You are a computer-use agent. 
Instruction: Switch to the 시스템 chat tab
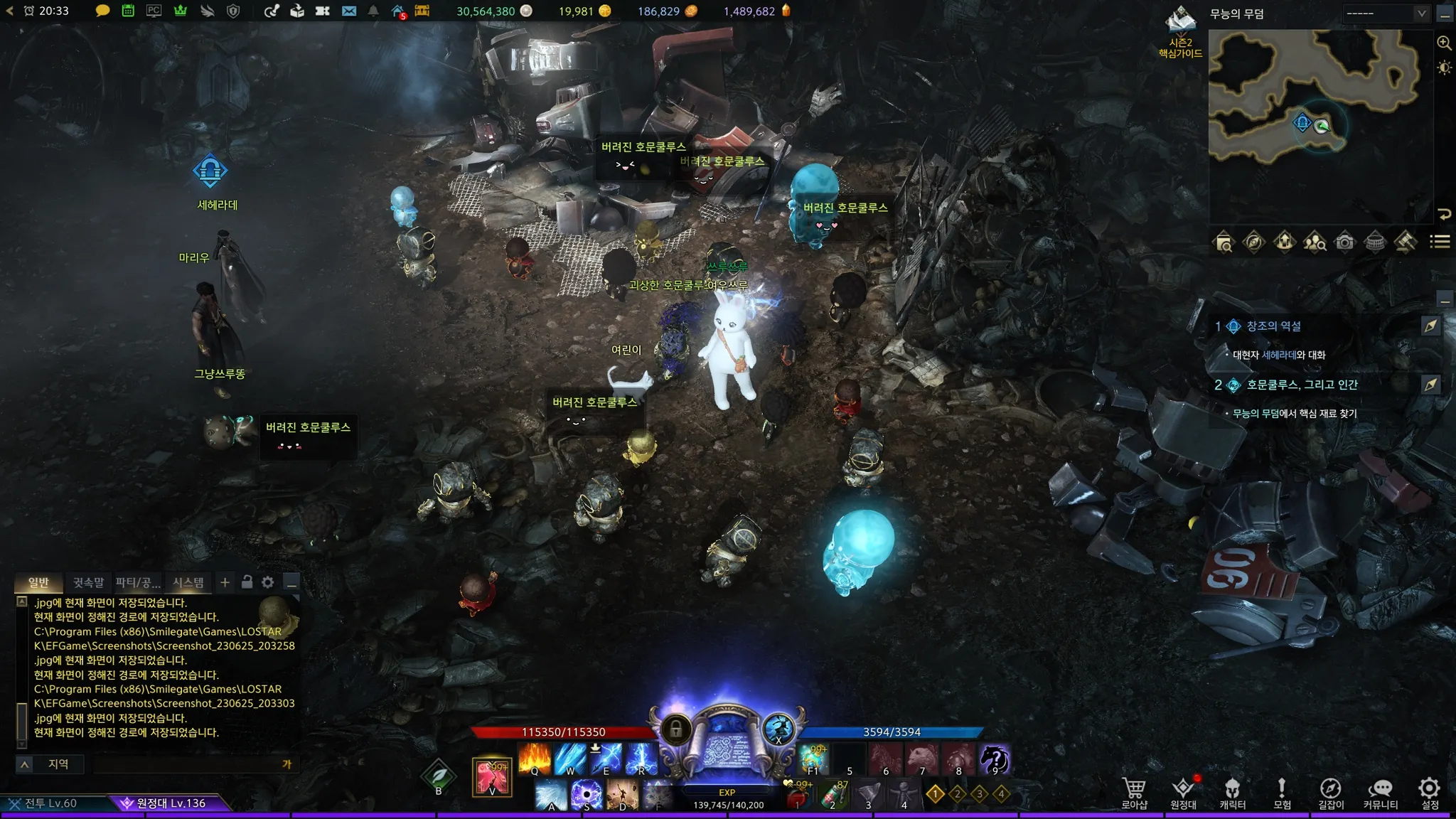(x=188, y=583)
